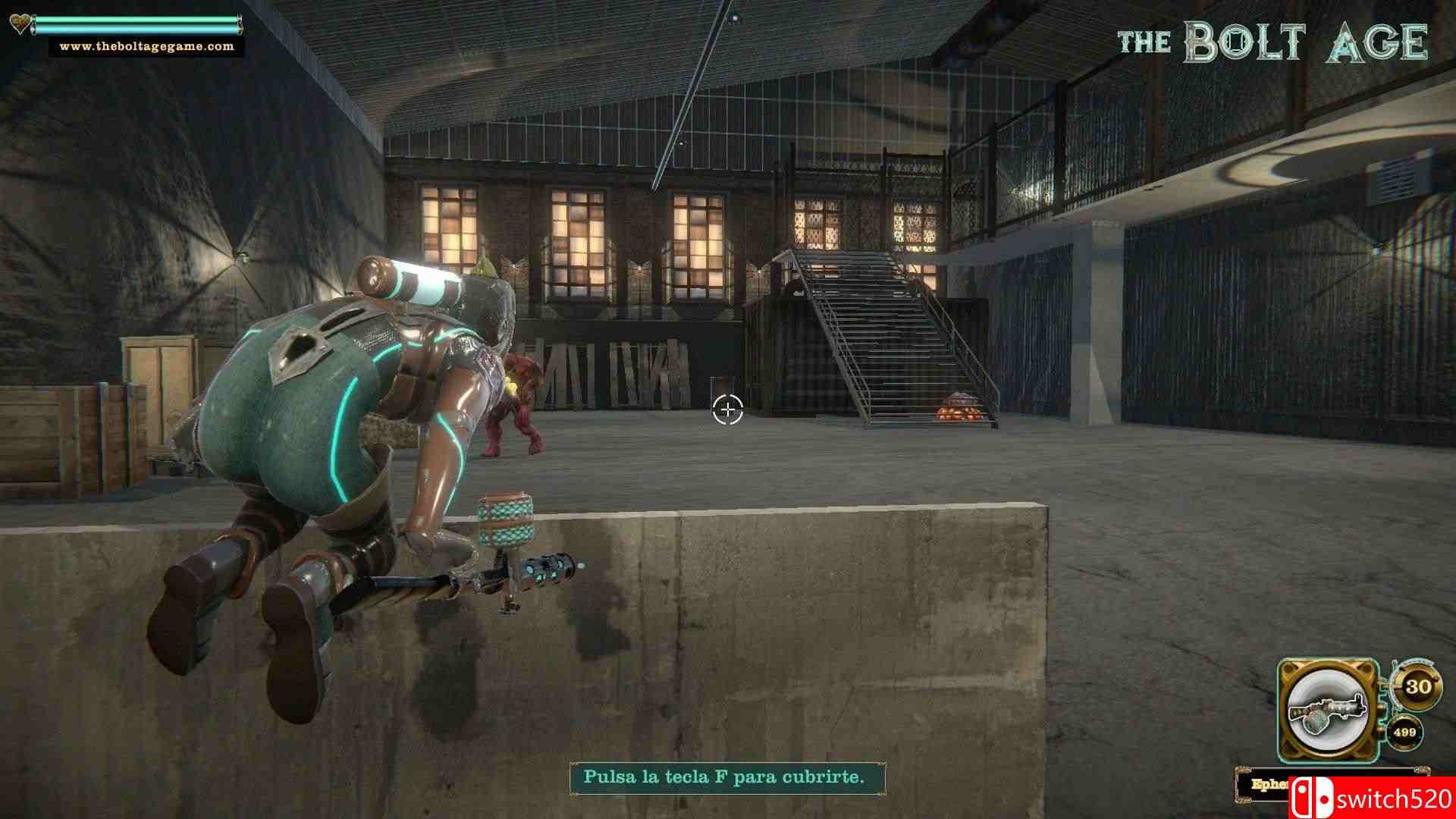Visit www.theboltagegame.com link

pyautogui.click(x=147, y=46)
